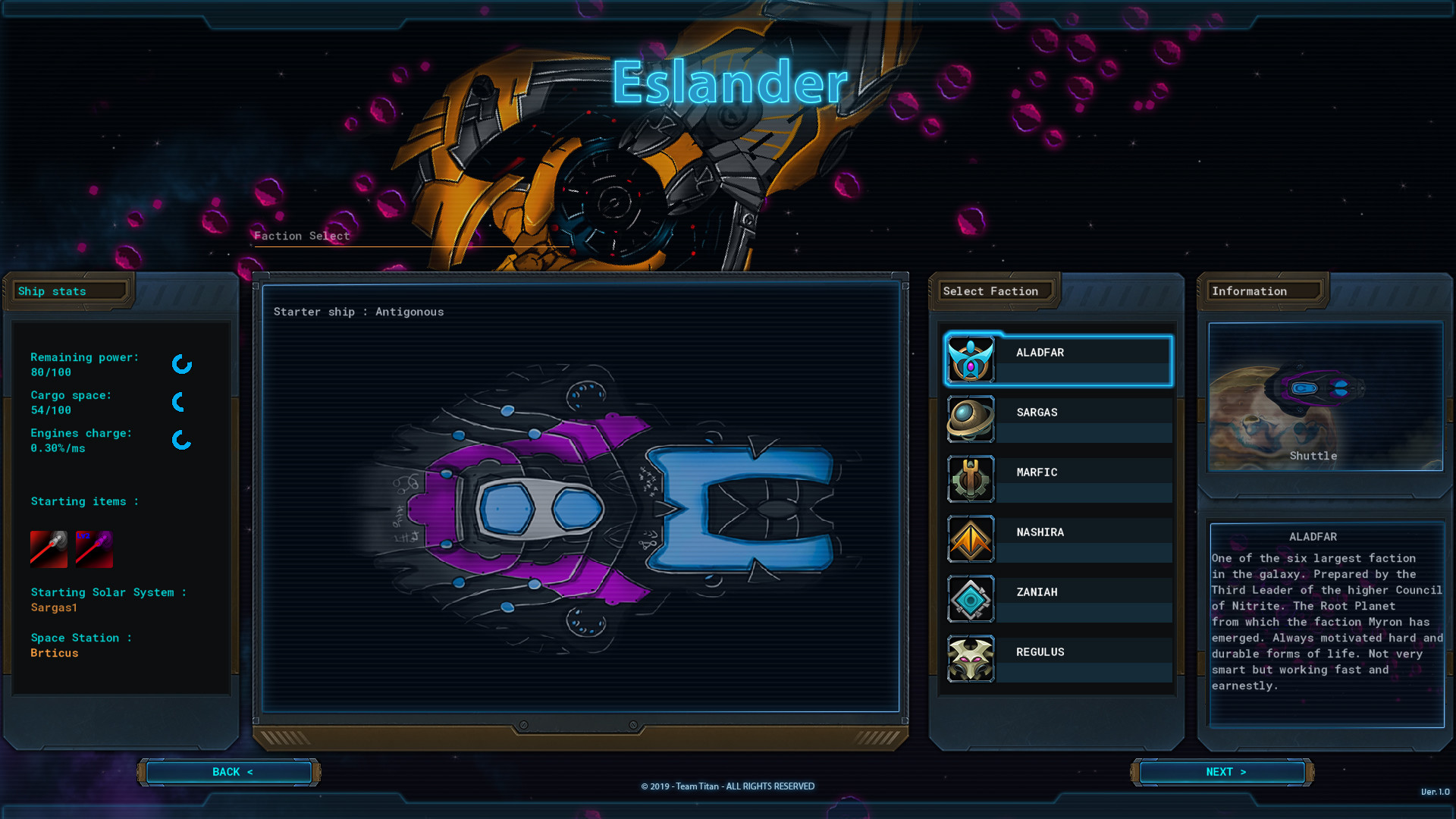This screenshot has width=1456, height=819.
Task: Switch to the Faction Select screen heading
Action: coord(302,236)
